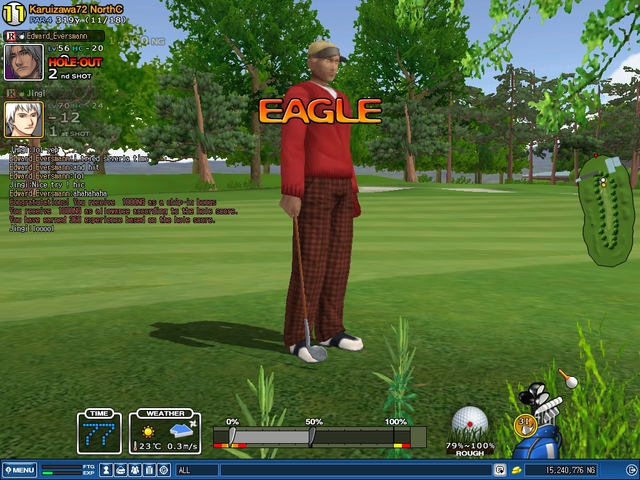Click Edward_Eversmann's player portrait

(x=23, y=62)
